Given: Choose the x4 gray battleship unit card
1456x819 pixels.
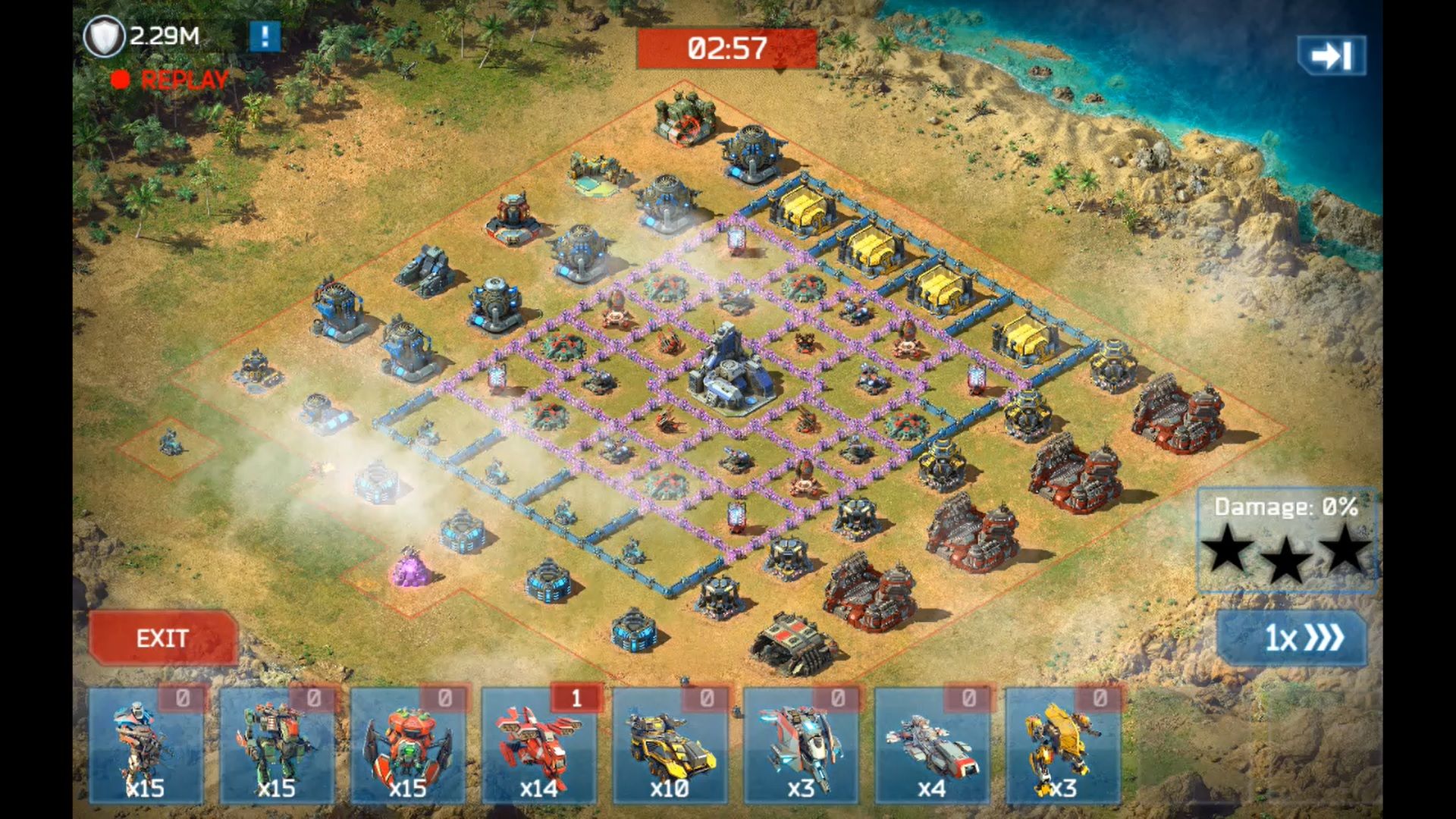Looking at the screenshot, I should click(932, 746).
